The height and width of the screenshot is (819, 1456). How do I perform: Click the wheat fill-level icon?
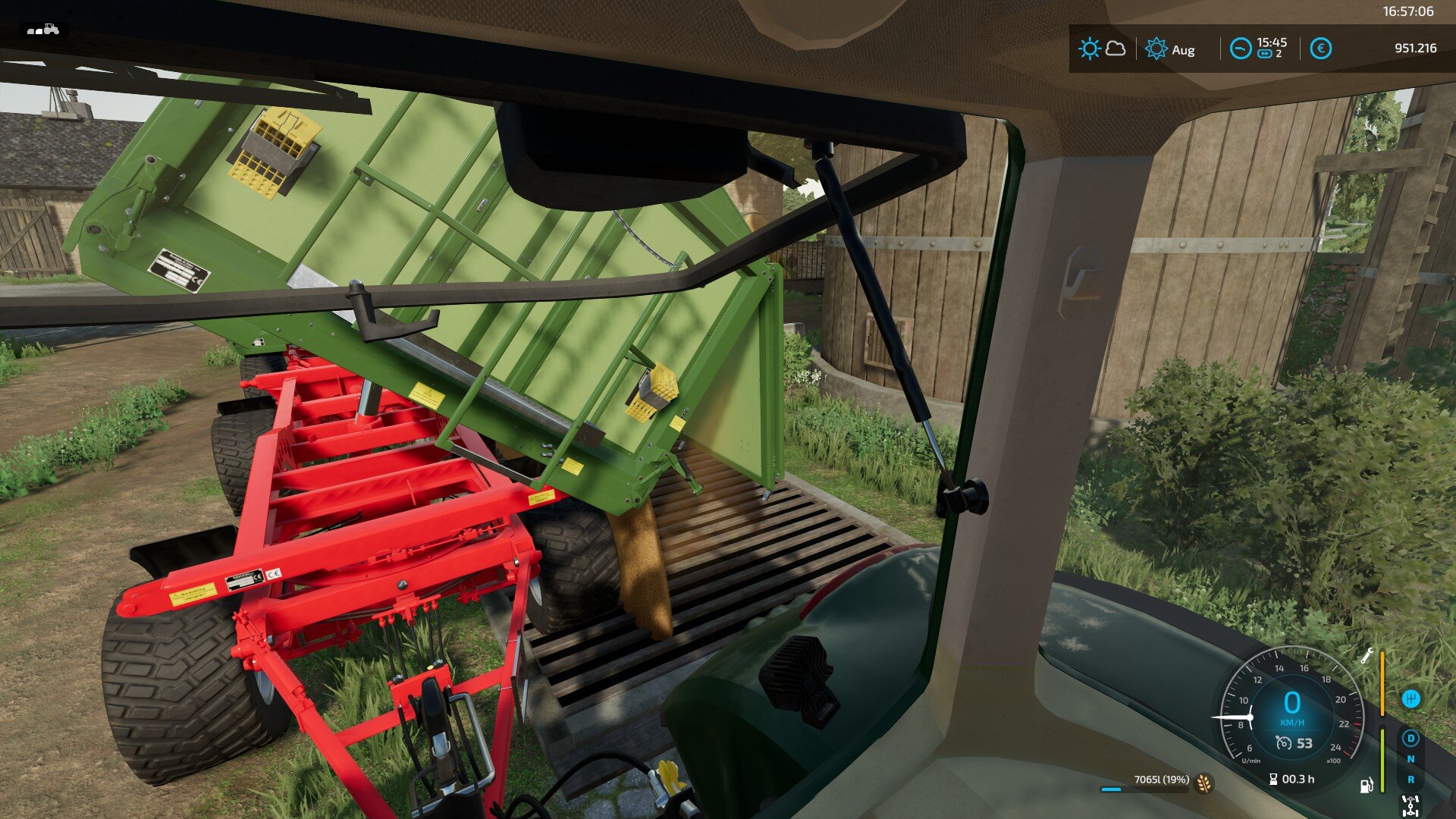[1203, 783]
